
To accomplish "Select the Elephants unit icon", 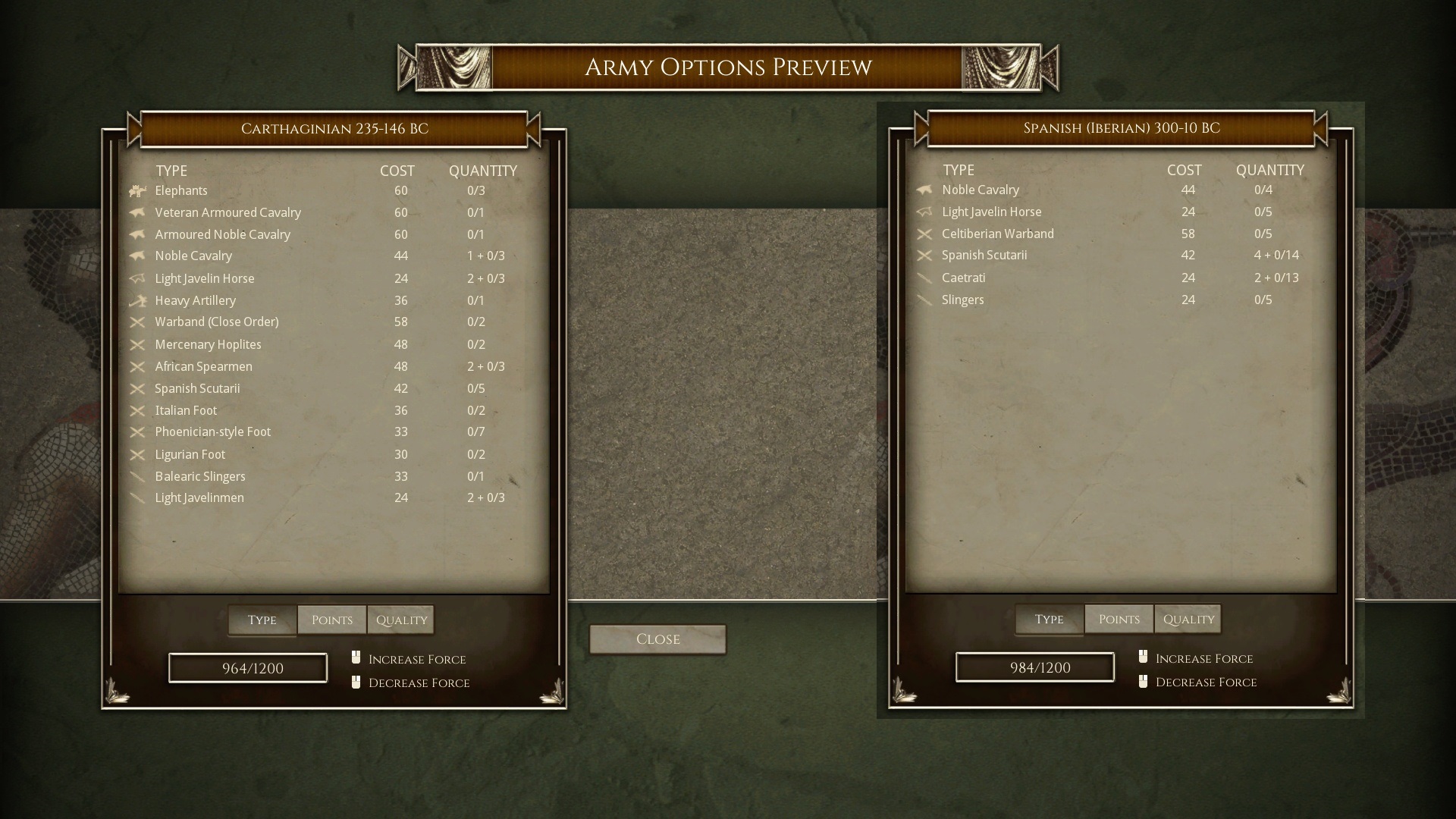I will coord(140,191).
